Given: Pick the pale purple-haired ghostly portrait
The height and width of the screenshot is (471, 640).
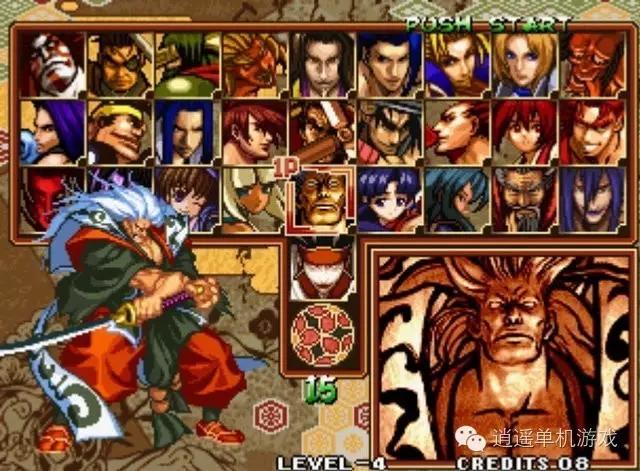Looking at the screenshot, I should click(x=590, y=198).
